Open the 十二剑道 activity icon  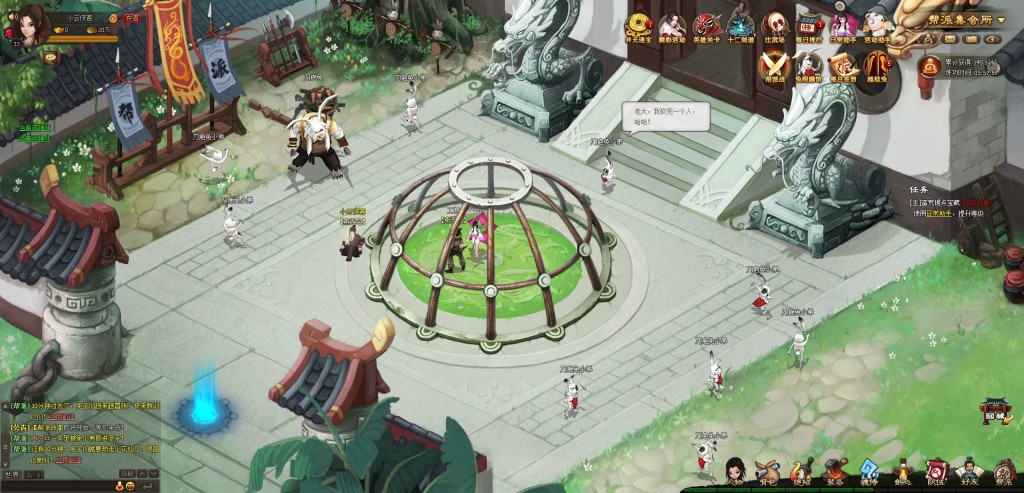(x=740, y=26)
